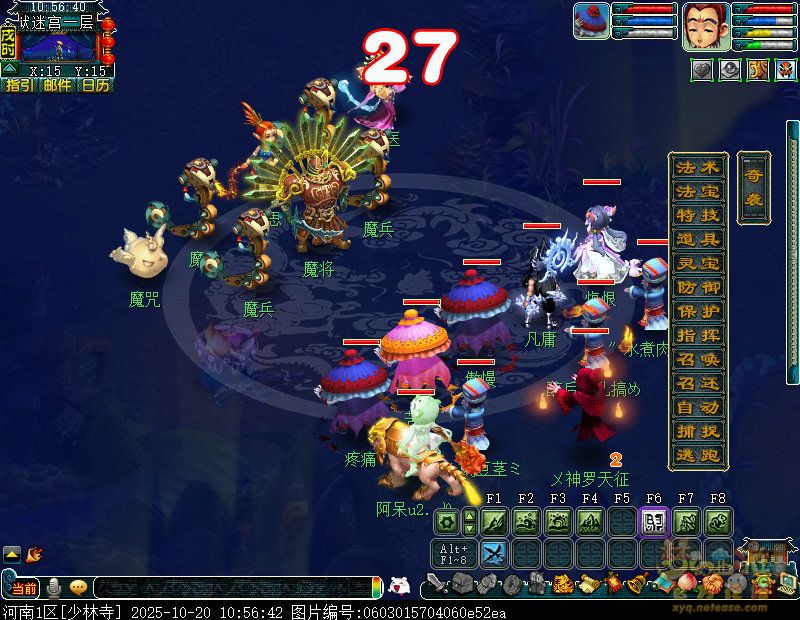The height and width of the screenshot is (620, 800).
Task: Open the 道具 item menu
Action: tap(697, 239)
